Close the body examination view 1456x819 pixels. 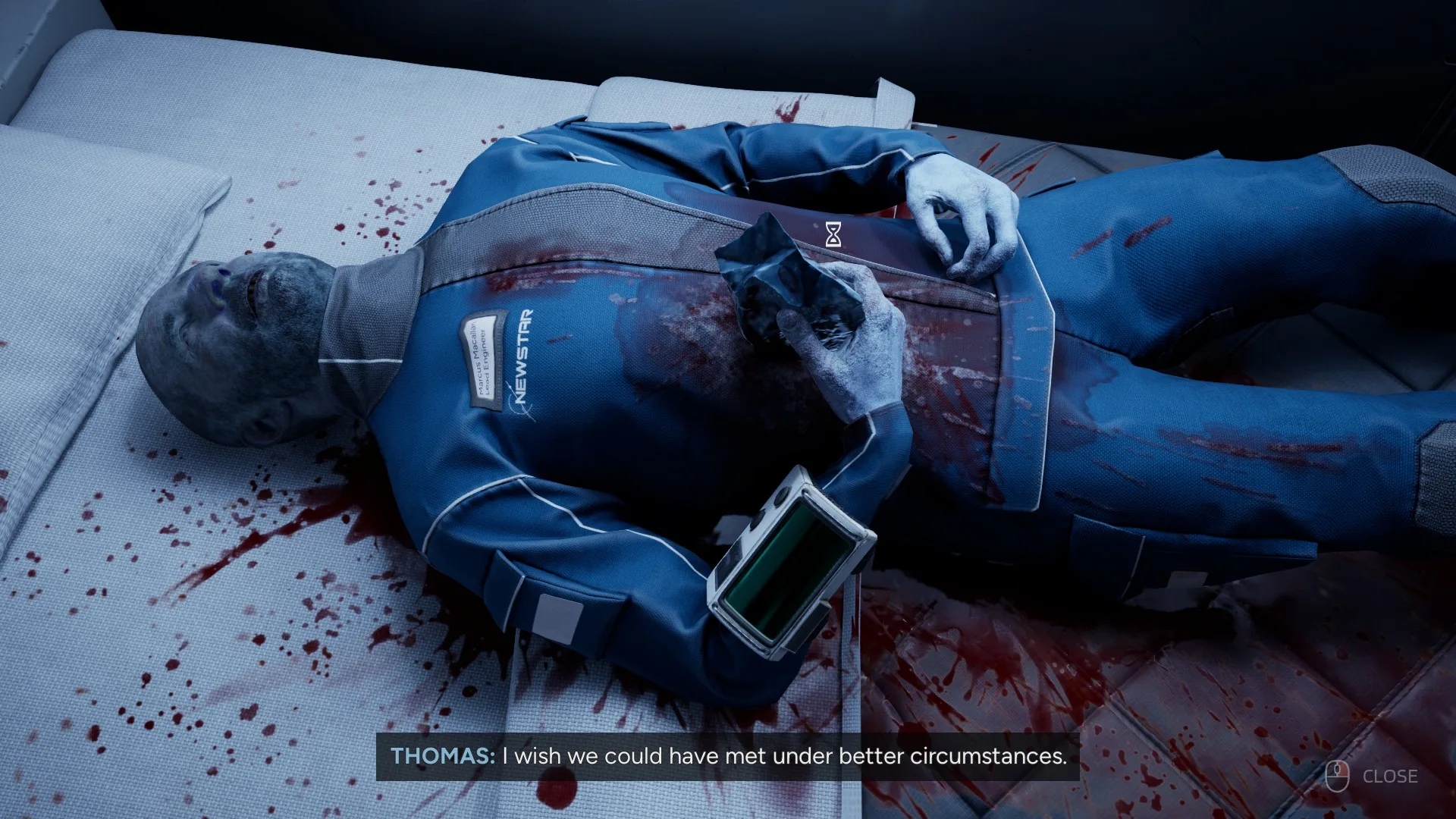tap(1373, 776)
